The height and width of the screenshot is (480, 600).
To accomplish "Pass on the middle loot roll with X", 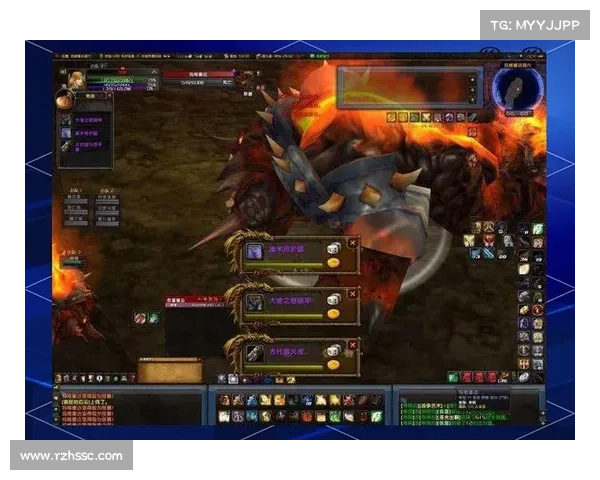I will click(x=352, y=294).
